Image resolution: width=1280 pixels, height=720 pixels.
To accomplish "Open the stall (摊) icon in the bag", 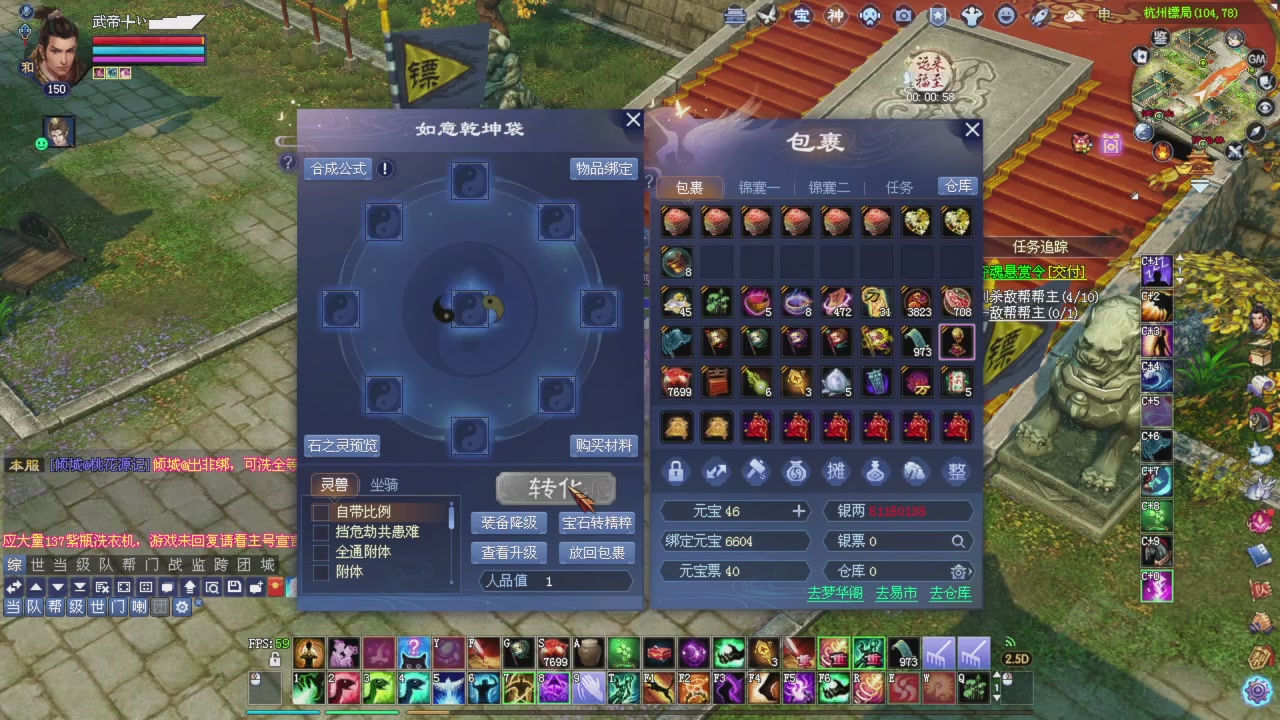I will [835, 472].
